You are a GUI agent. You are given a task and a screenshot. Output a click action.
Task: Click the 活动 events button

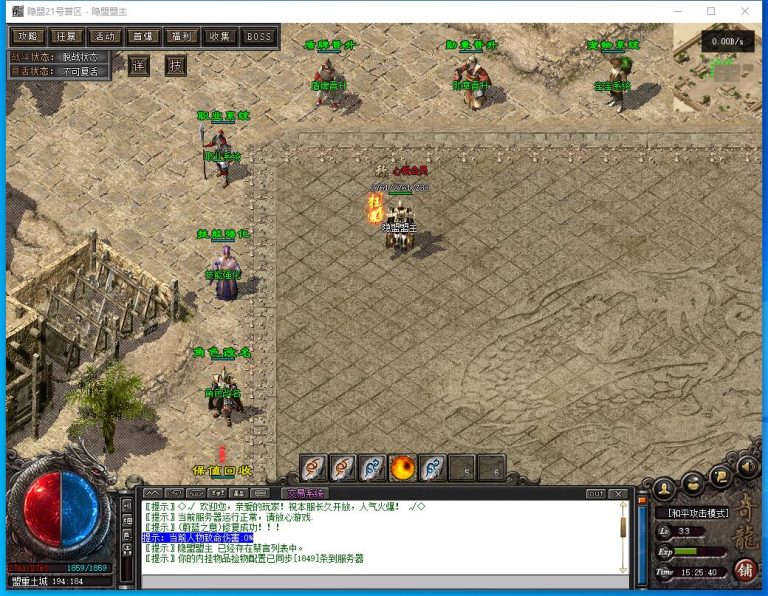(x=105, y=37)
